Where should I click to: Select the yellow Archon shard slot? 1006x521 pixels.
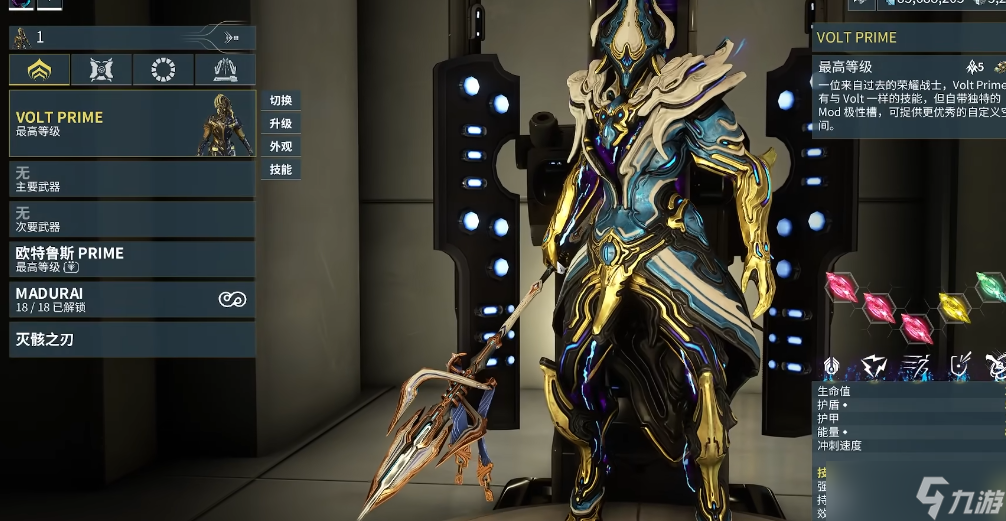pyautogui.click(x=954, y=306)
